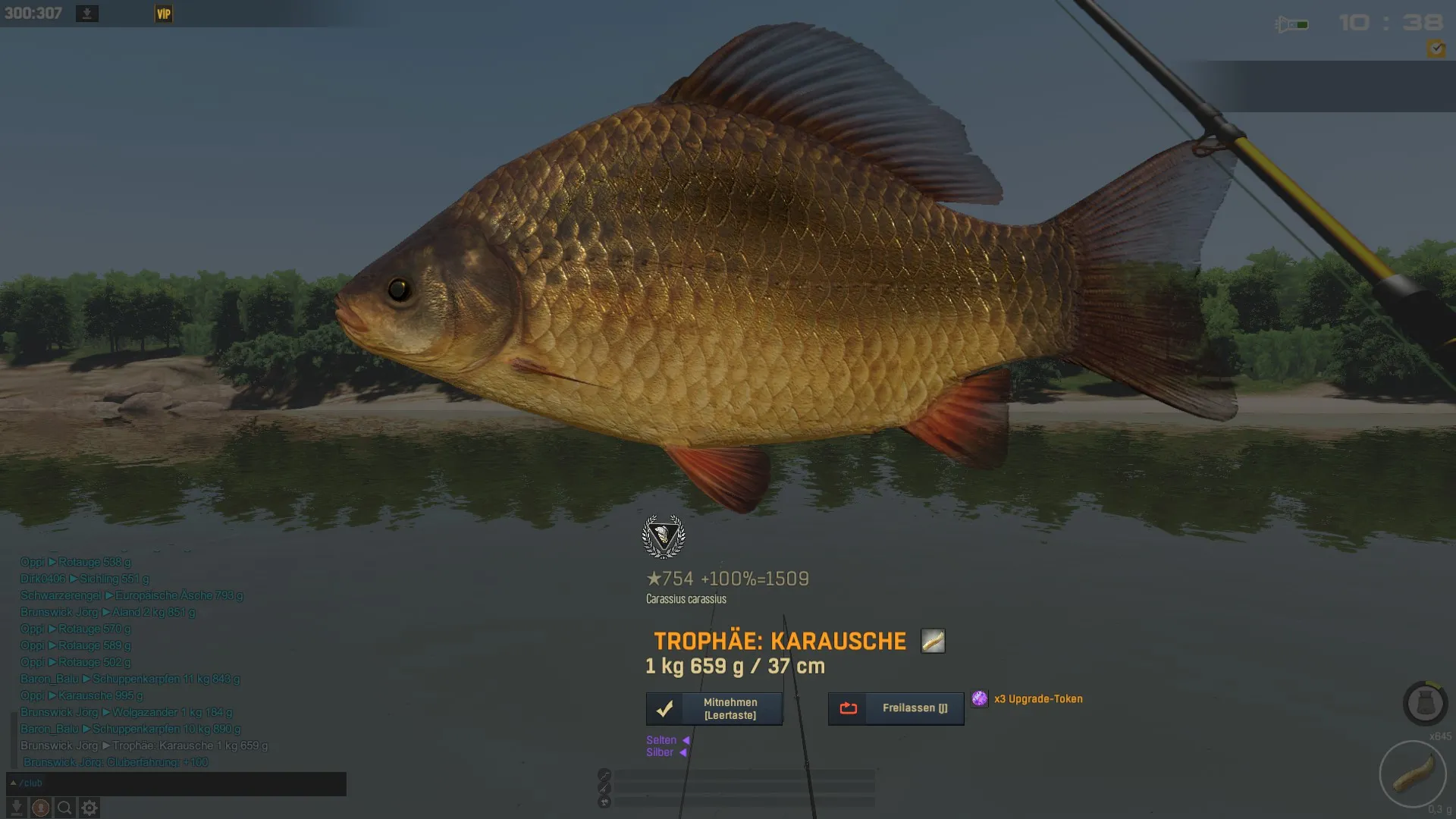Open the keepnet icon above the bait

[x=1425, y=704]
